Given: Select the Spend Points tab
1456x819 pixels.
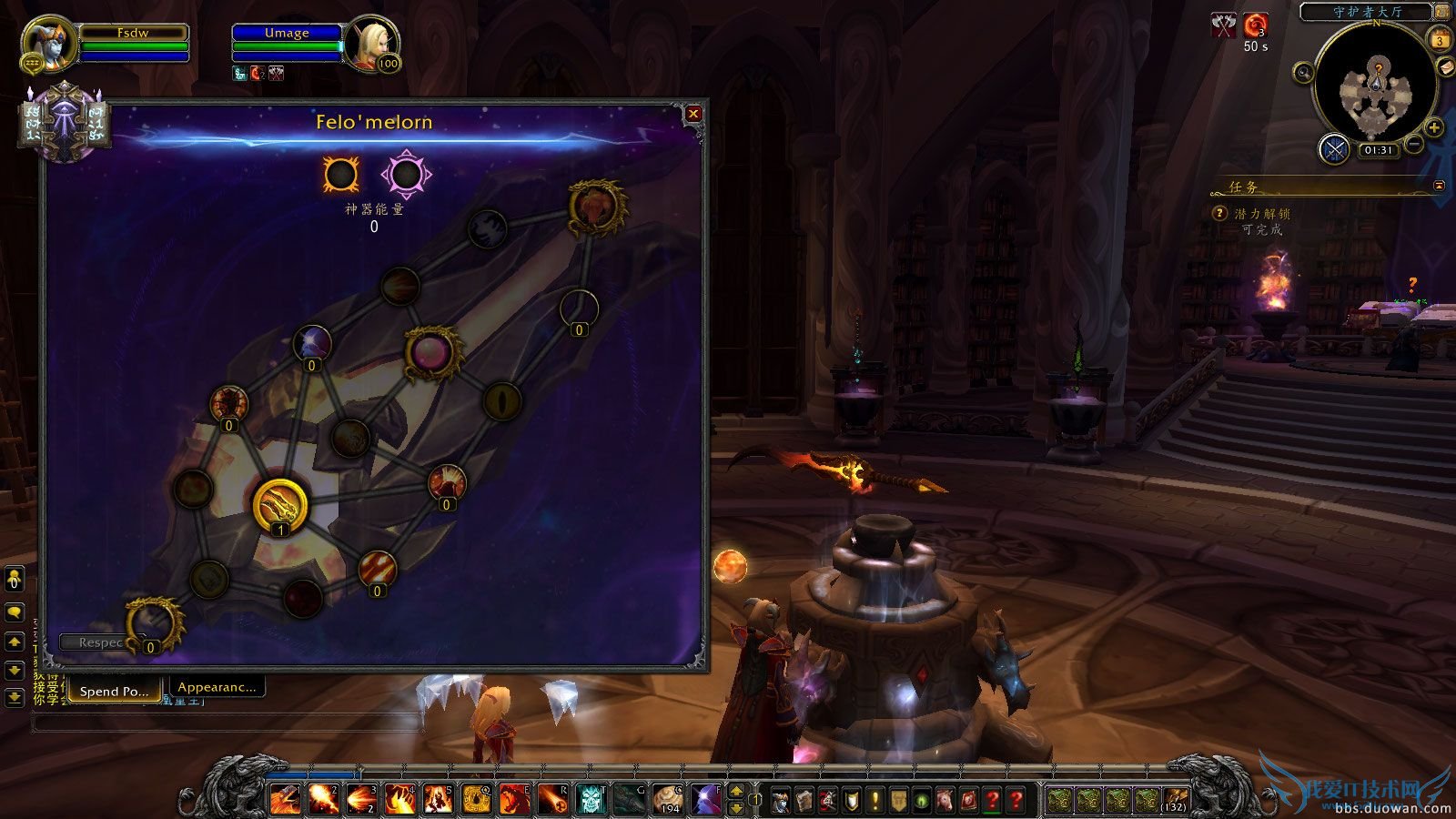Looking at the screenshot, I should tap(113, 691).
